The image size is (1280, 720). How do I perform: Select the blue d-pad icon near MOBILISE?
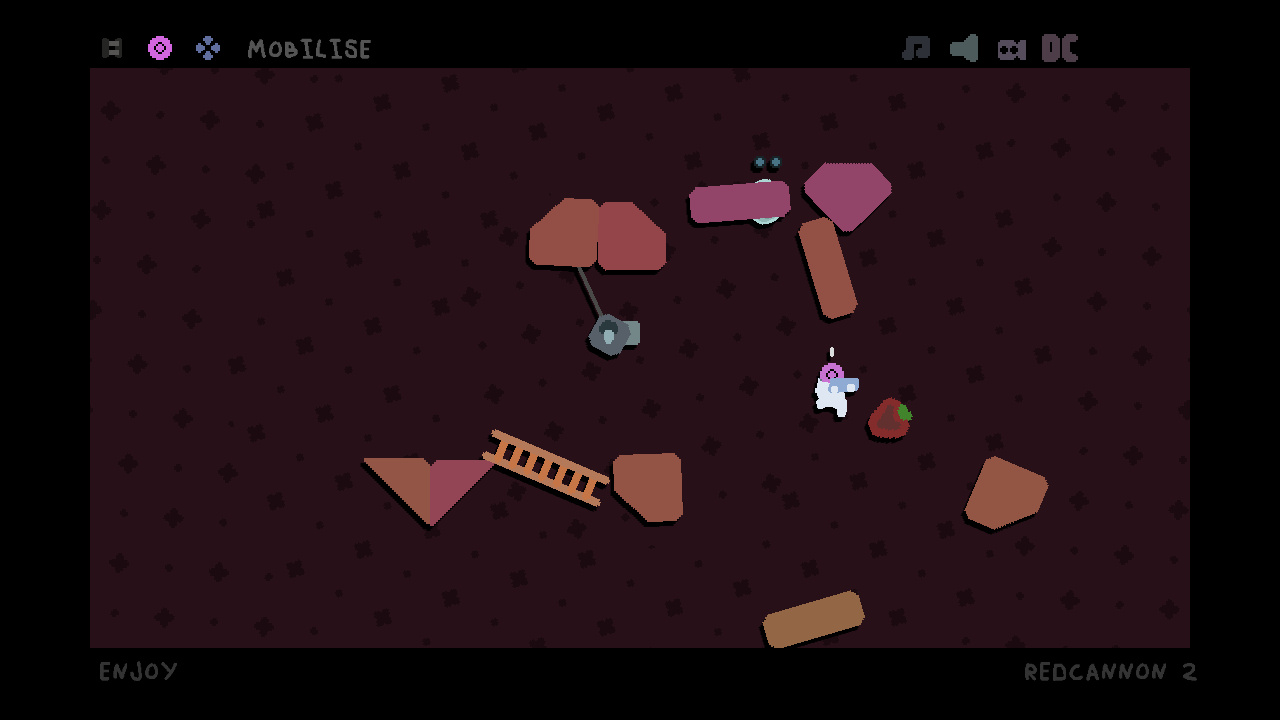[208, 47]
